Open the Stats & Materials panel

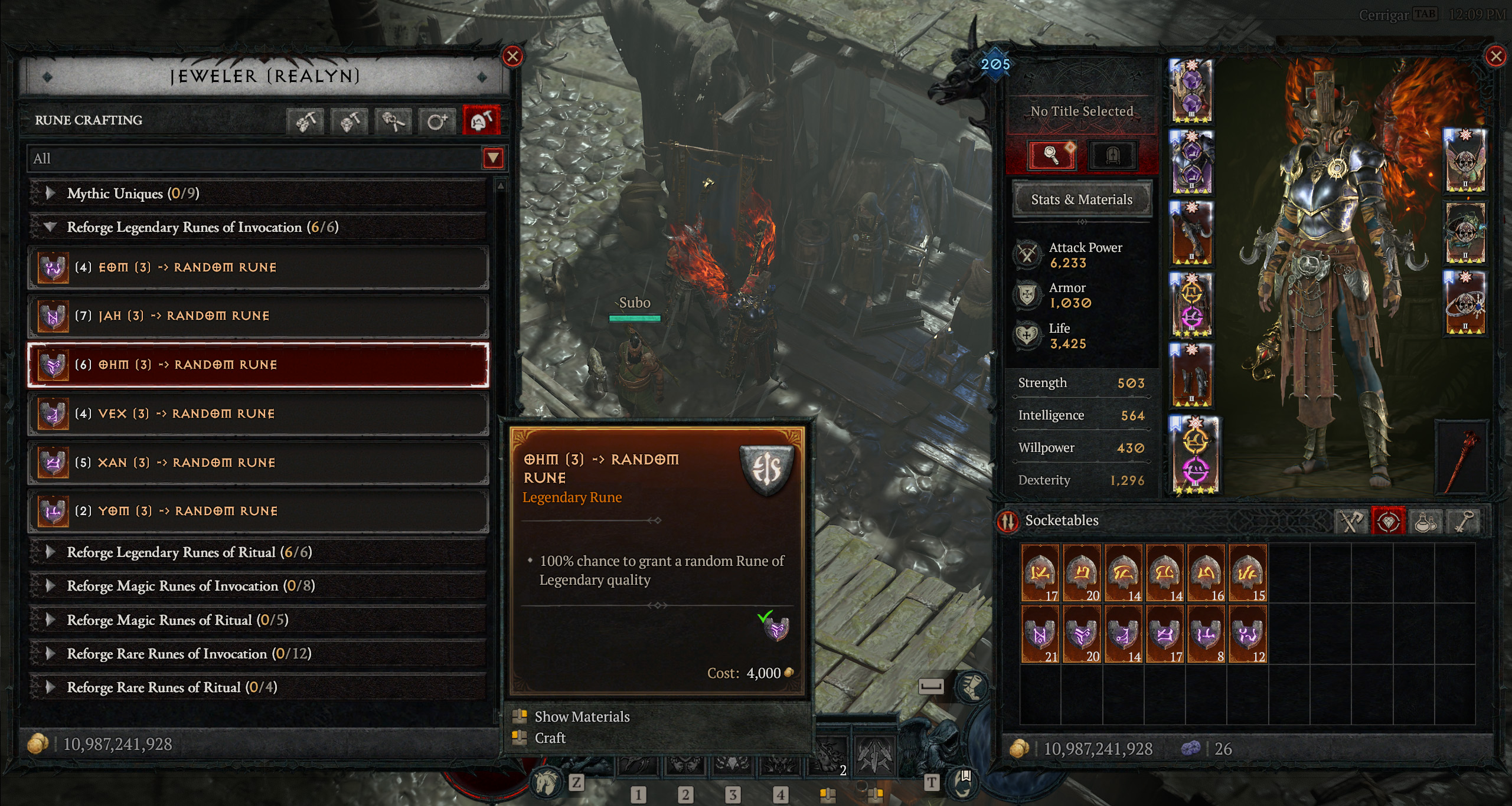click(x=1081, y=199)
